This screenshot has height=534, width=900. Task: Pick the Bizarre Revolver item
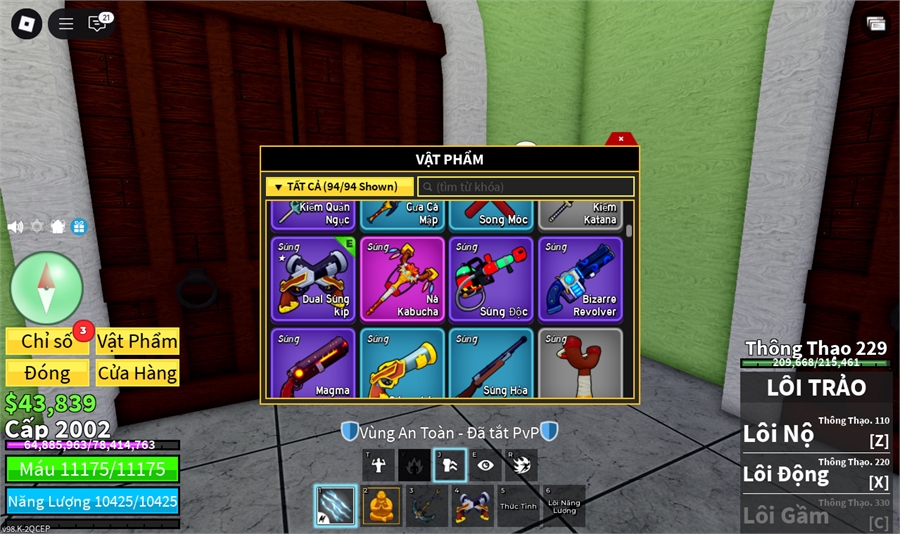point(580,278)
